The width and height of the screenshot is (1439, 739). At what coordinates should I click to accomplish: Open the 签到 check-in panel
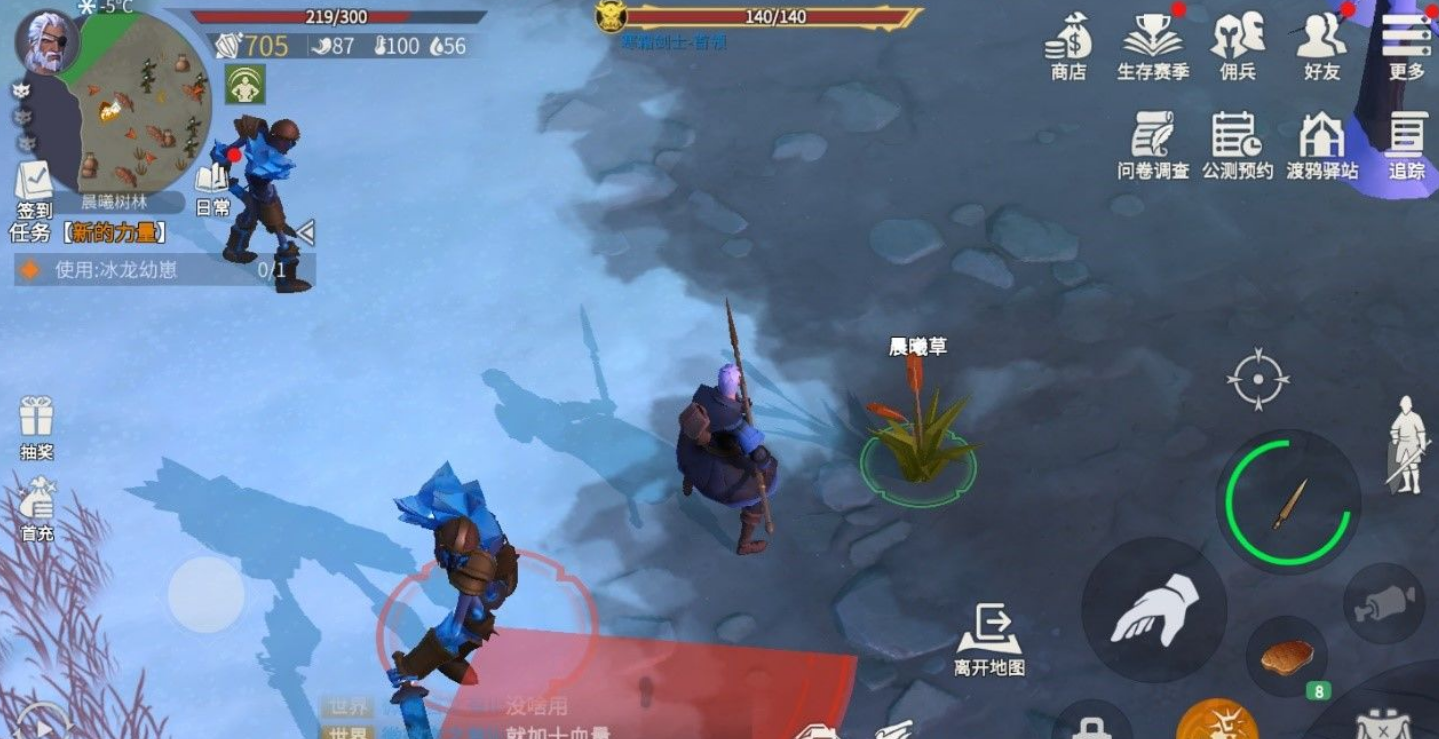(34, 189)
